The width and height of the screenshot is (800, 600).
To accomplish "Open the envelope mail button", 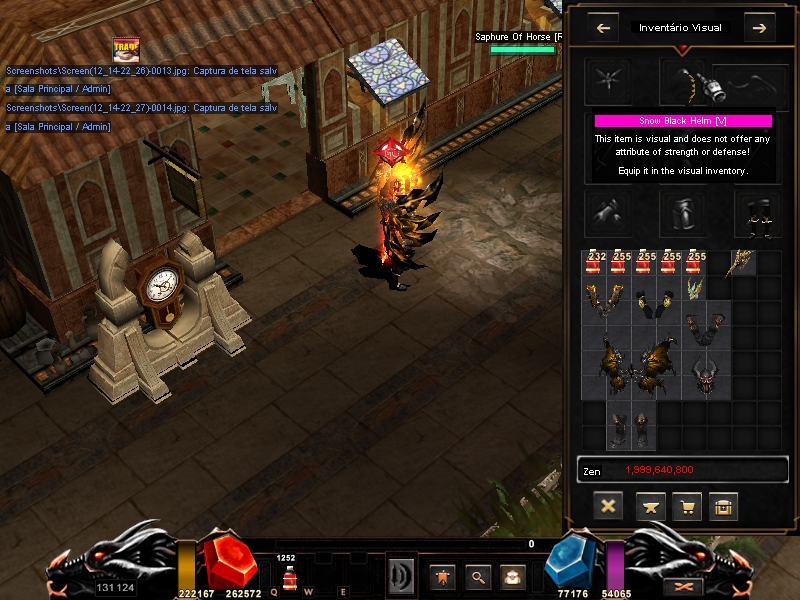I will click(512, 576).
